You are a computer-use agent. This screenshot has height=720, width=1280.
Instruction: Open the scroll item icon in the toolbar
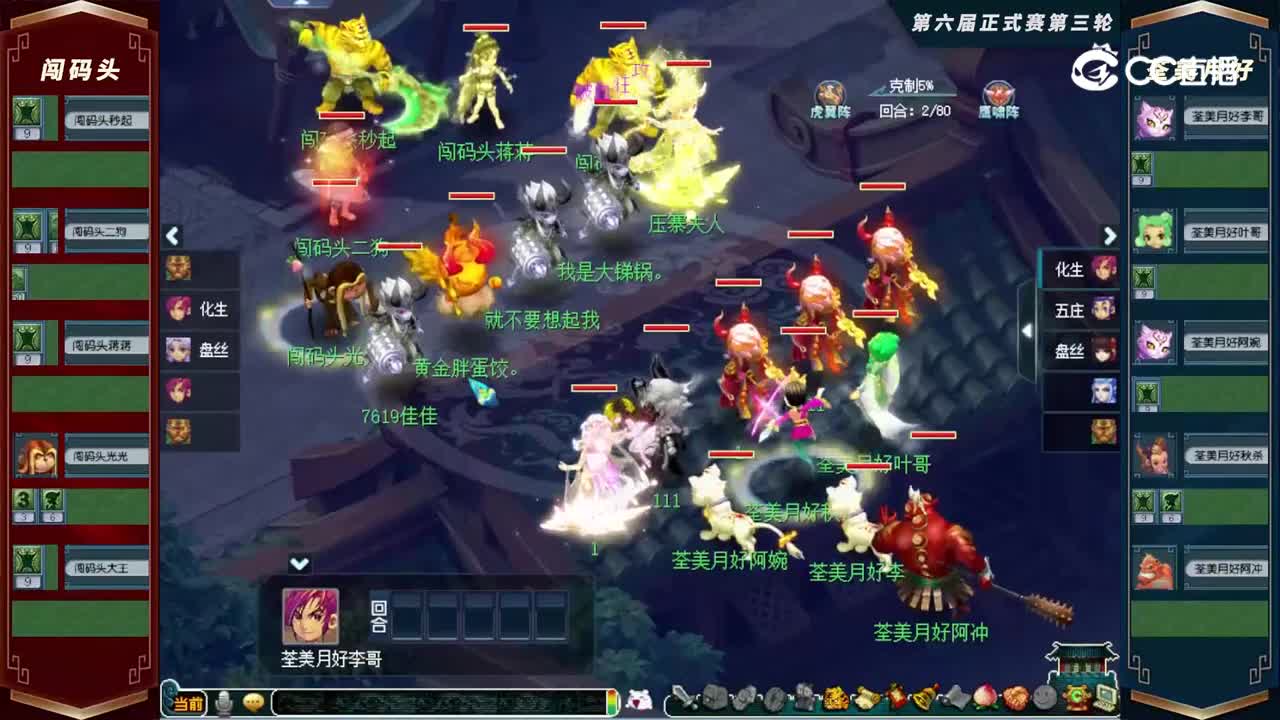pos(868,698)
